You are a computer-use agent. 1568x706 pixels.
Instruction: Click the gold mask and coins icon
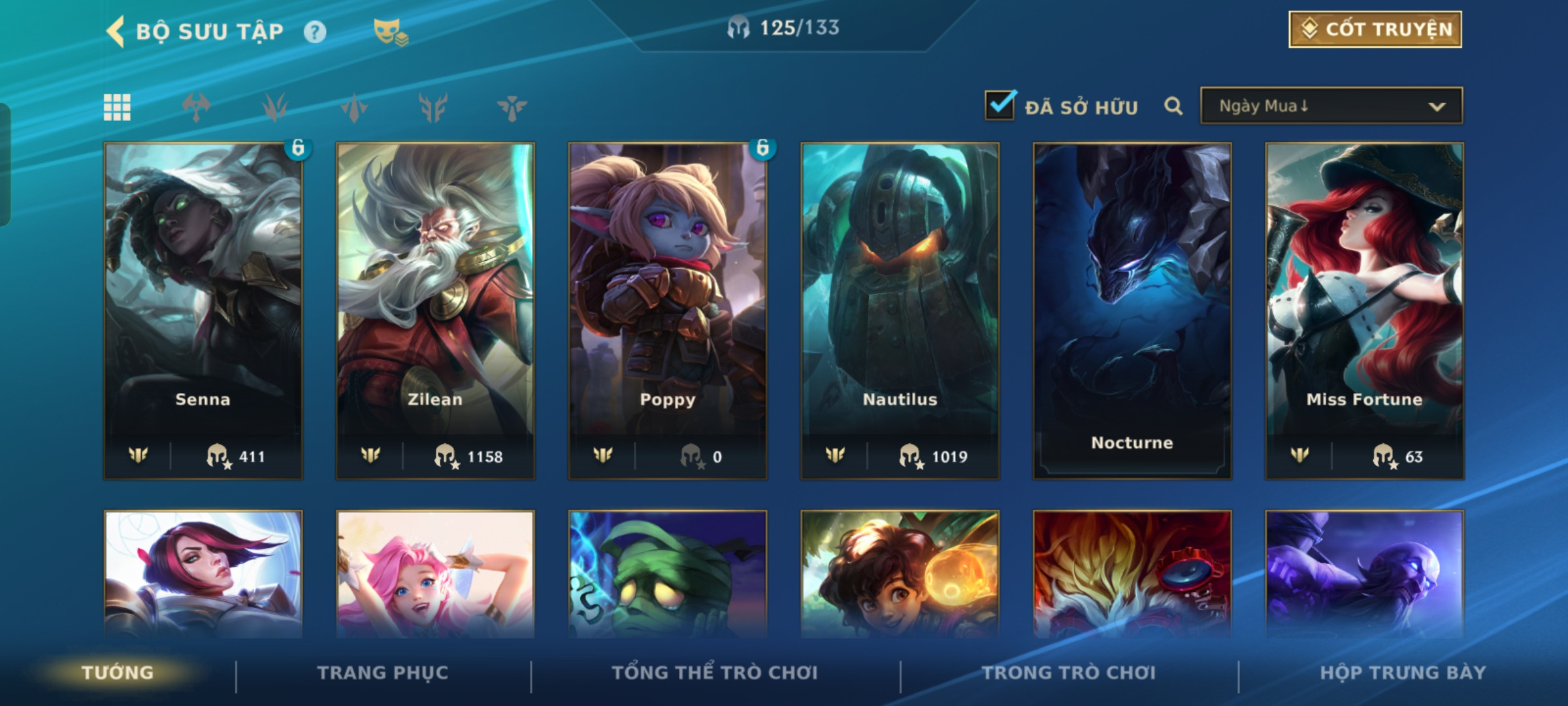[390, 32]
